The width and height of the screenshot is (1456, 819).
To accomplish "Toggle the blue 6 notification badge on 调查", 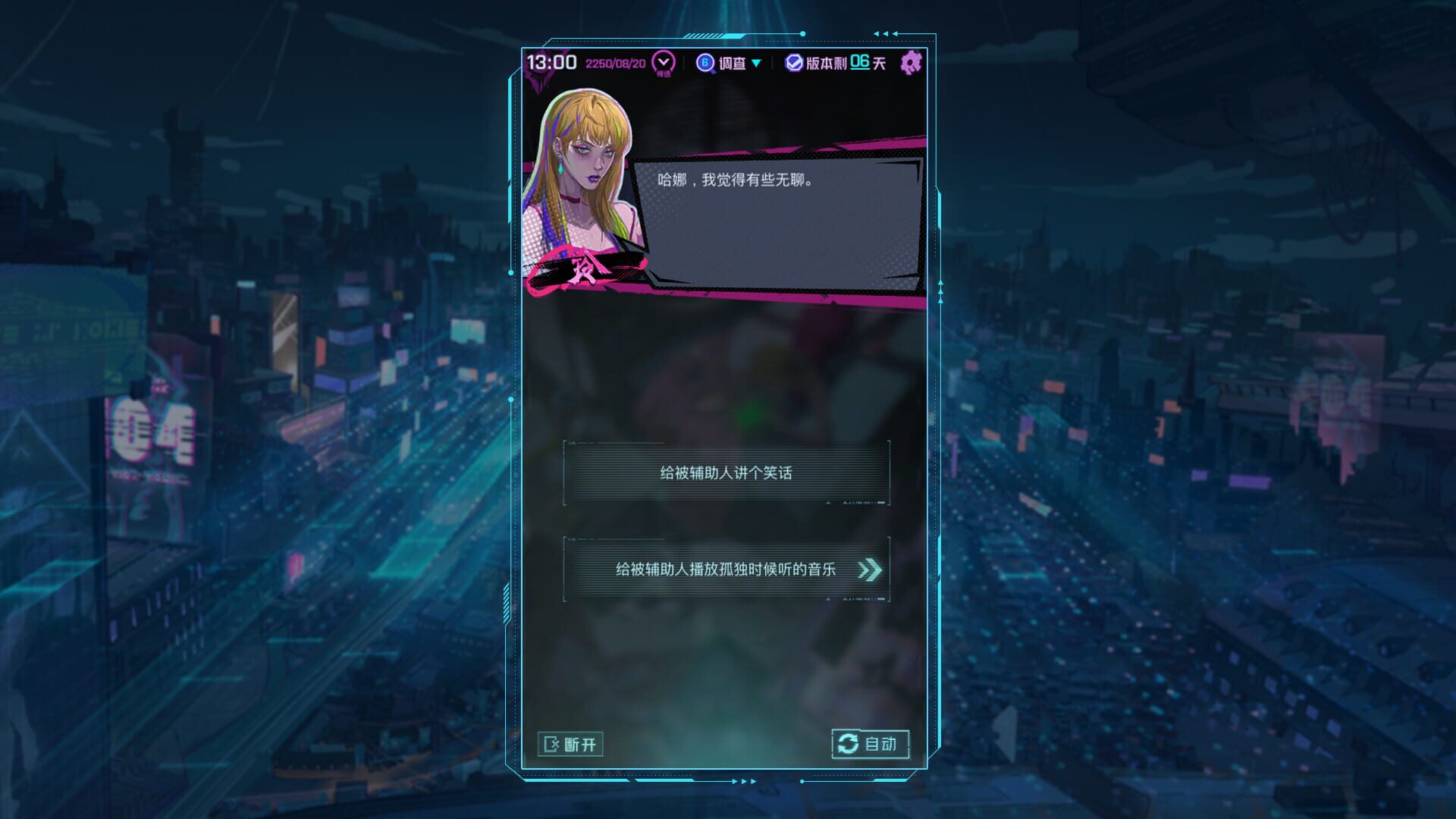I will coord(704,64).
